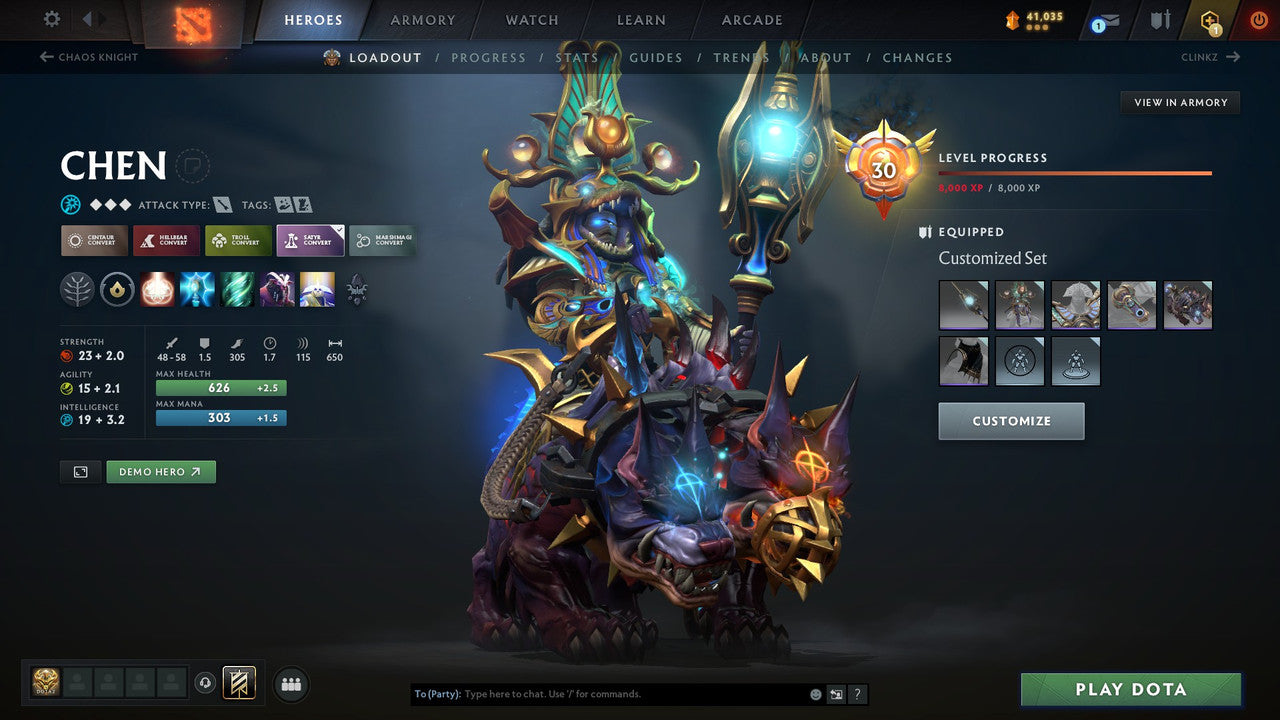Select the Hellbear Convert variant
This screenshot has height=720, width=1280.
(165, 240)
